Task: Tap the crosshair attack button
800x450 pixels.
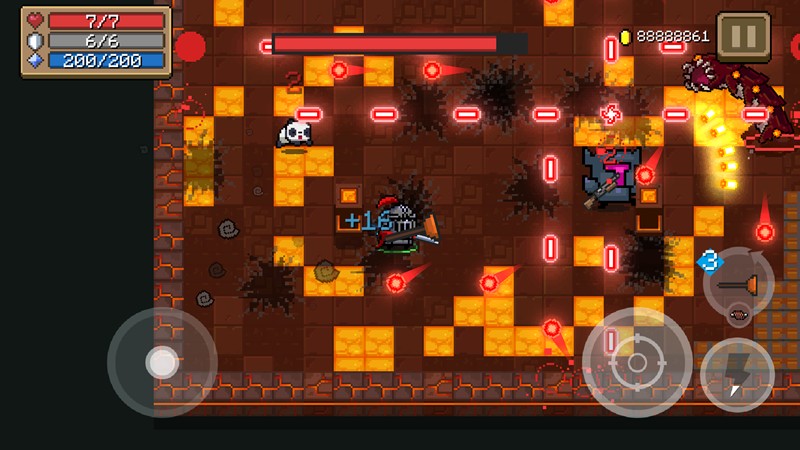Action: click(637, 363)
